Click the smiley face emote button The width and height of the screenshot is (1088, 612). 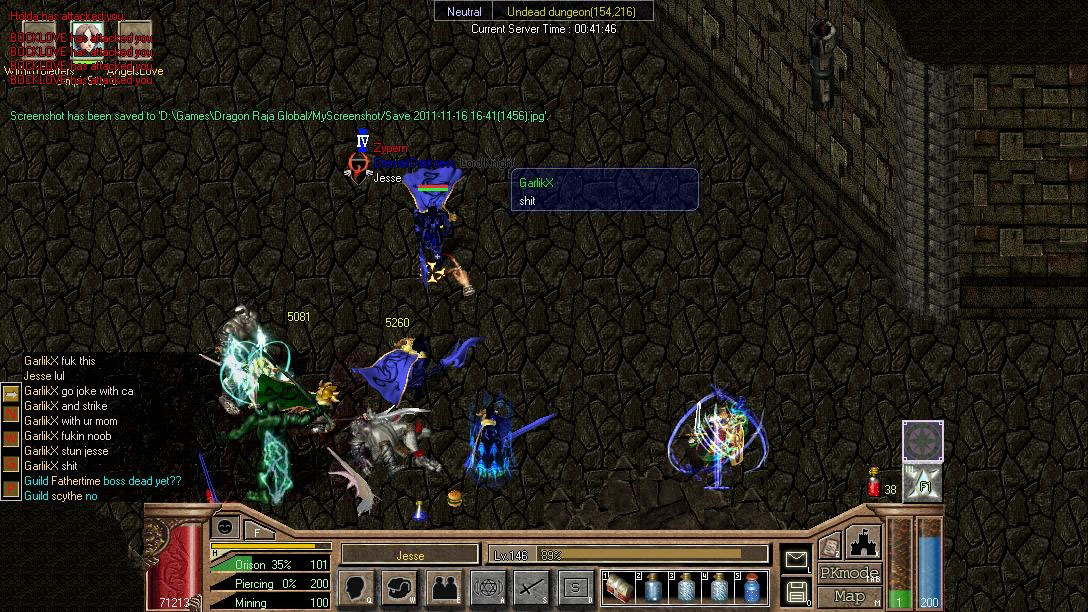[225, 528]
